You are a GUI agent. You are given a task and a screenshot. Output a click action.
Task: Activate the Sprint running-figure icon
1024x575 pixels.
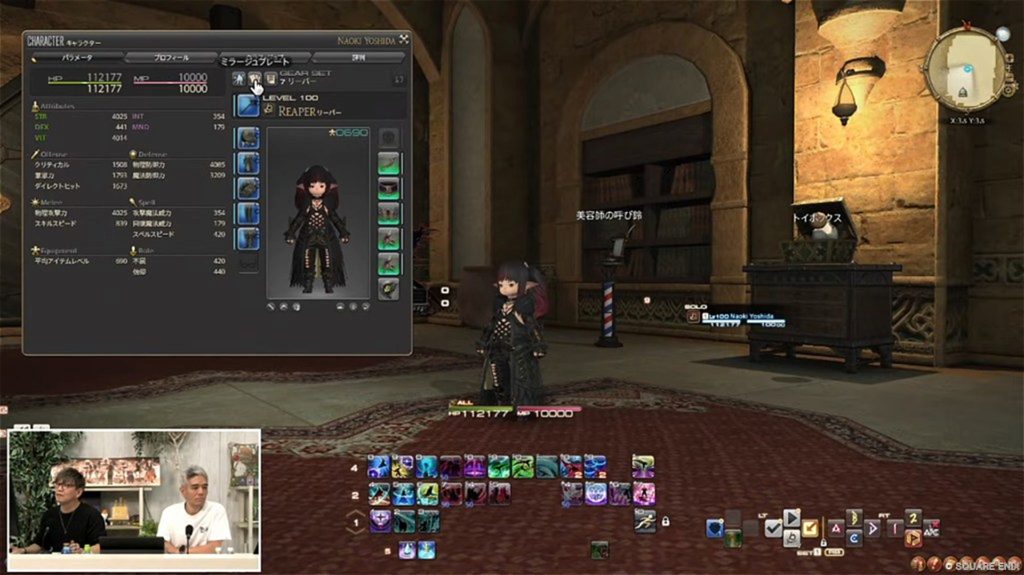click(x=644, y=519)
